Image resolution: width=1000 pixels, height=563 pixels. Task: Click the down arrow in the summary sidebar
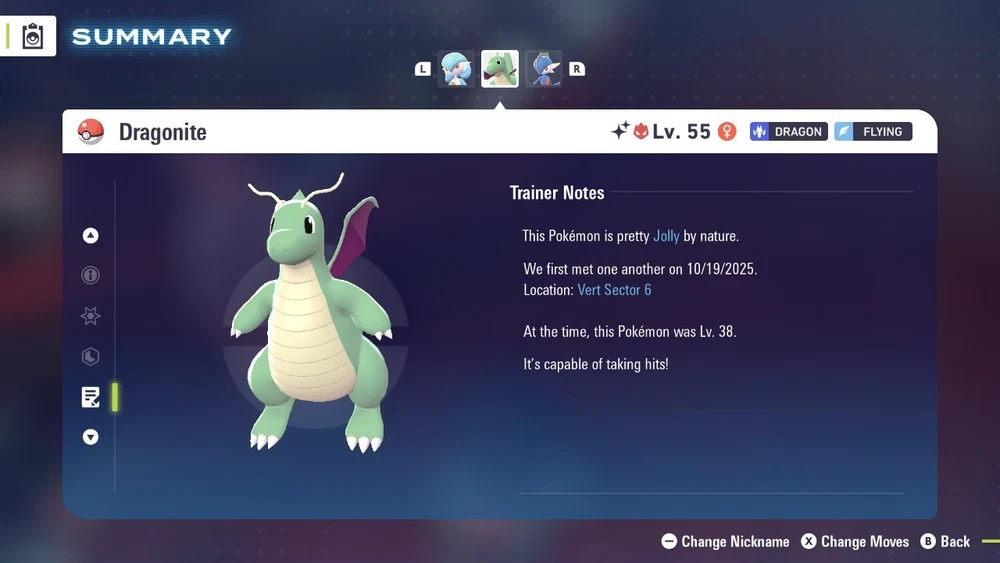pyautogui.click(x=91, y=437)
